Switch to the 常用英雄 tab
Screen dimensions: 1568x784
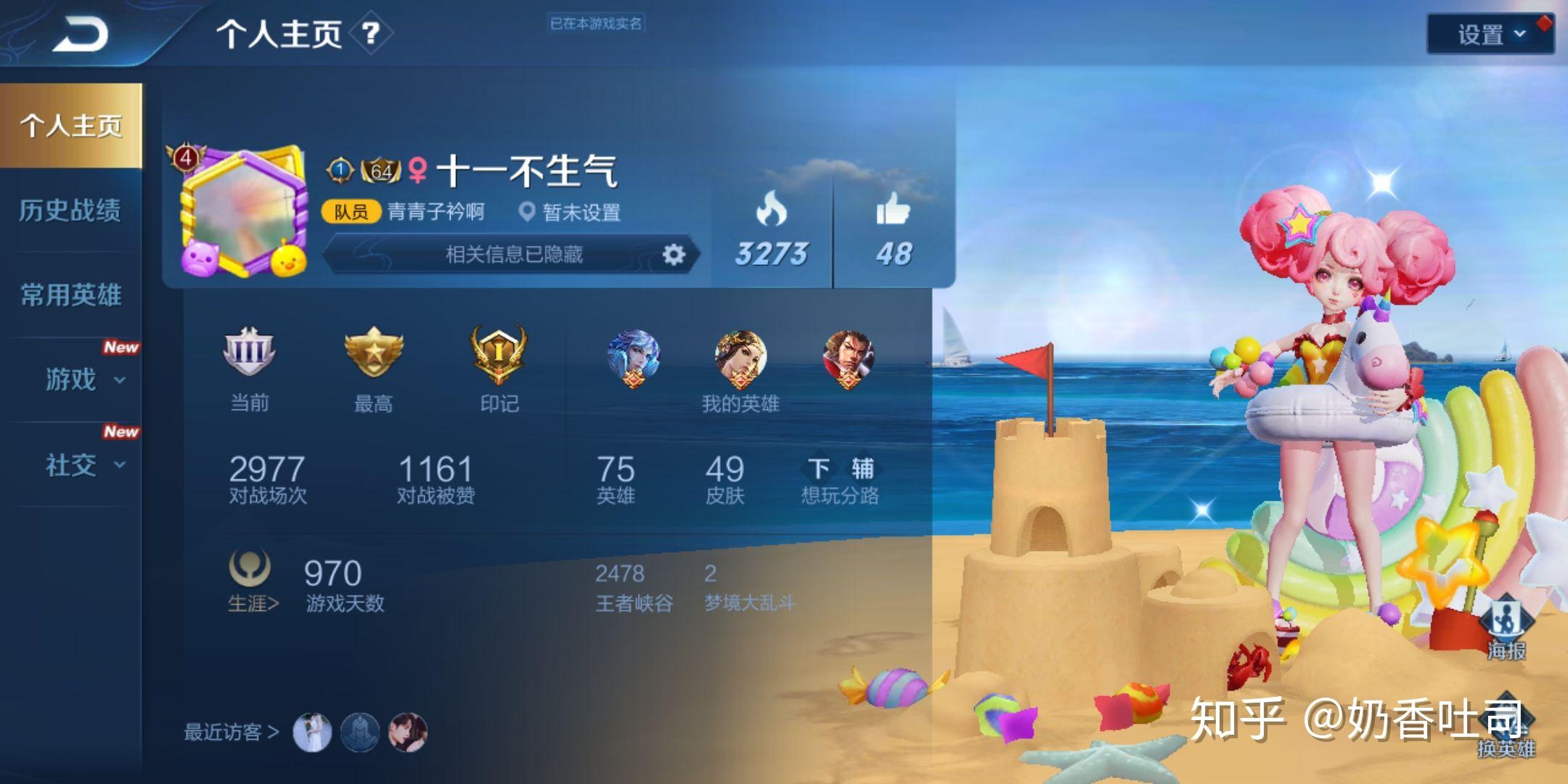coord(73,295)
